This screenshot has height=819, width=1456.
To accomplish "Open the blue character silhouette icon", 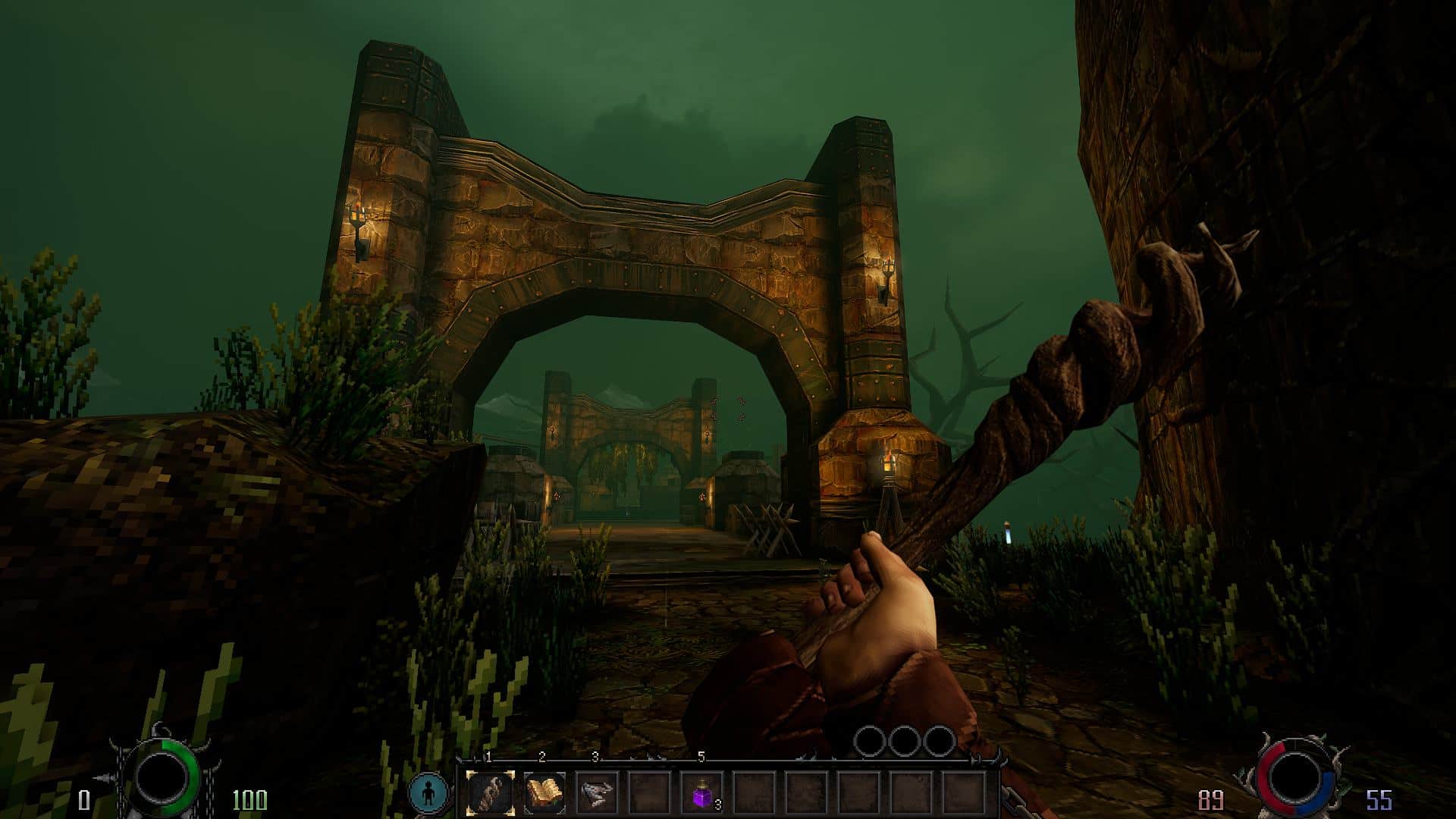I will 428,793.
